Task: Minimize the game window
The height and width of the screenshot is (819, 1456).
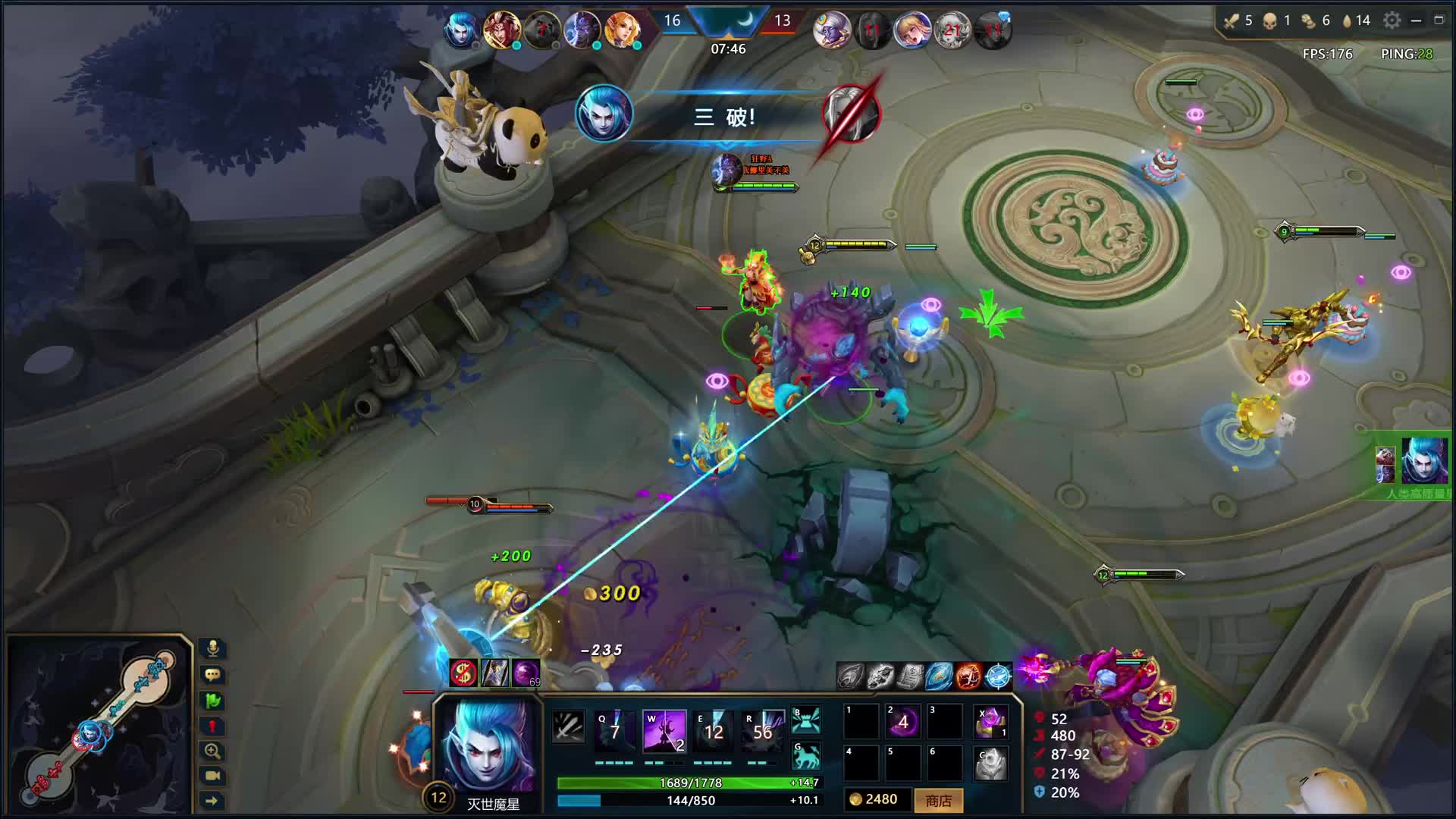Action: (1416, 20)
